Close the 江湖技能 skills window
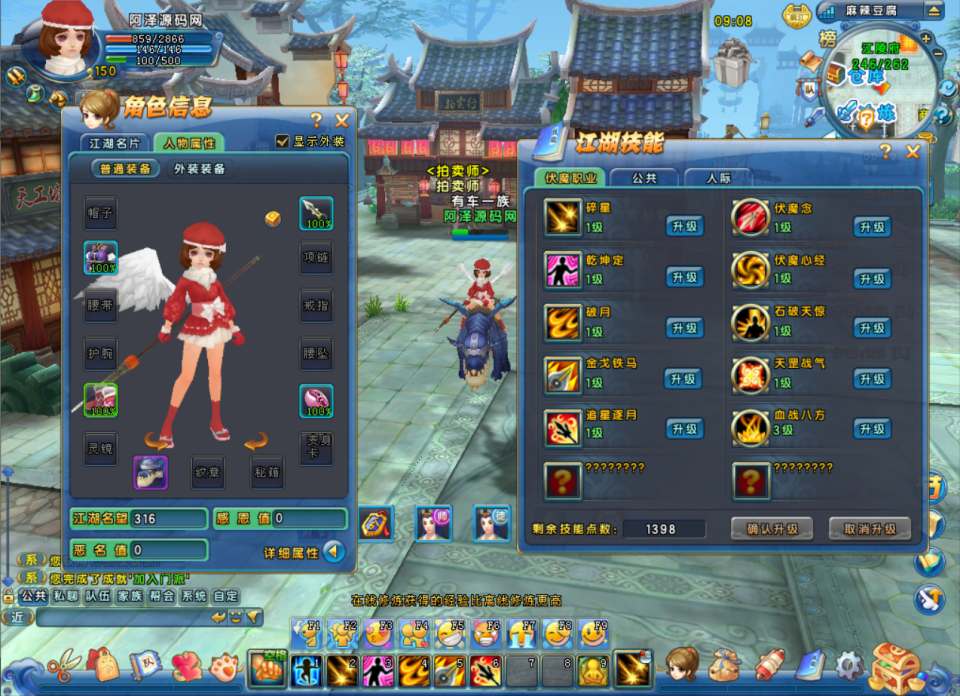The height and width of the screenshot is (696, 960). (x=912, y=152)
